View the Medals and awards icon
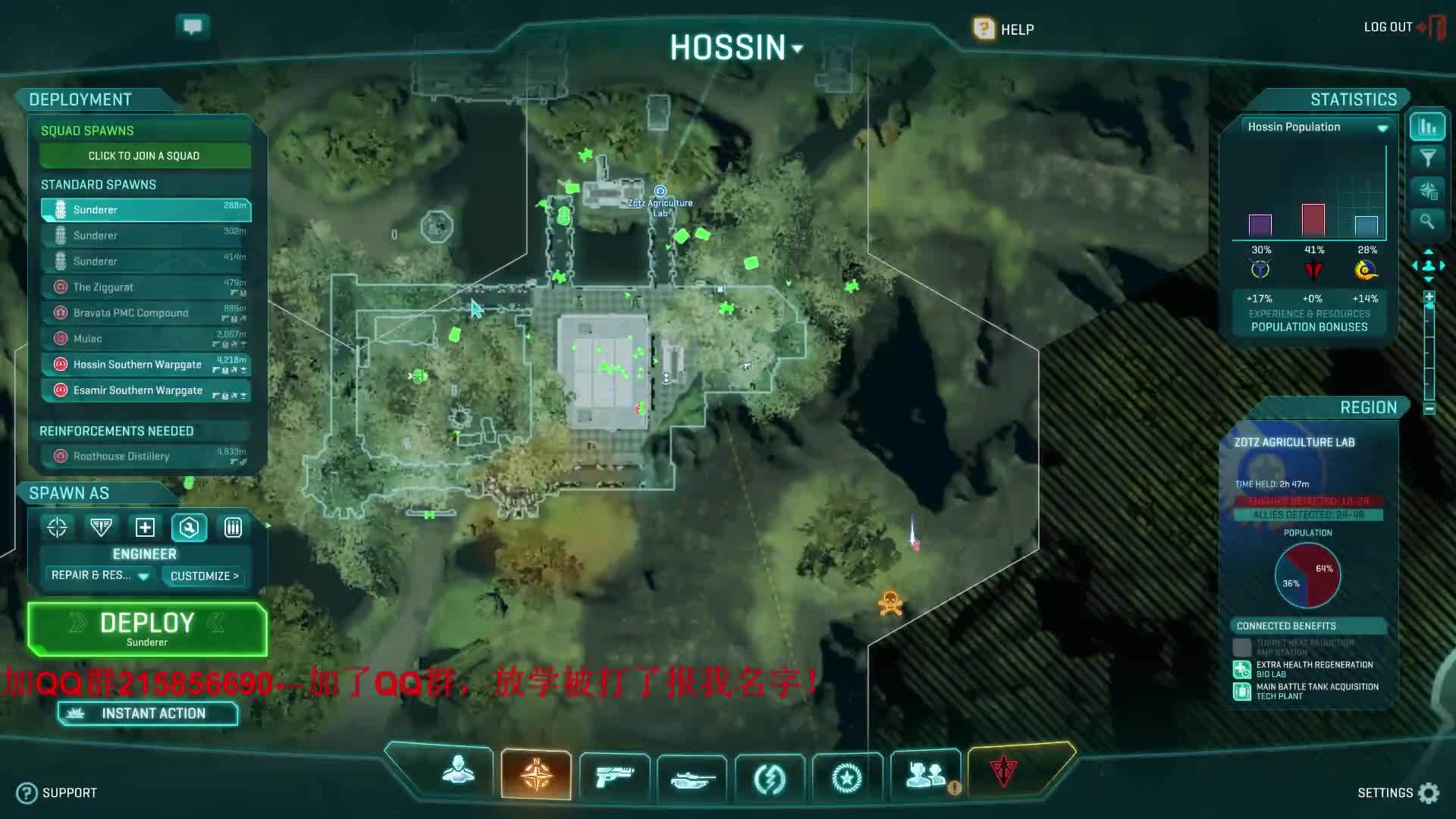Image resolution: width=1456 pixels, height=819 pixels. coord(848,775)
